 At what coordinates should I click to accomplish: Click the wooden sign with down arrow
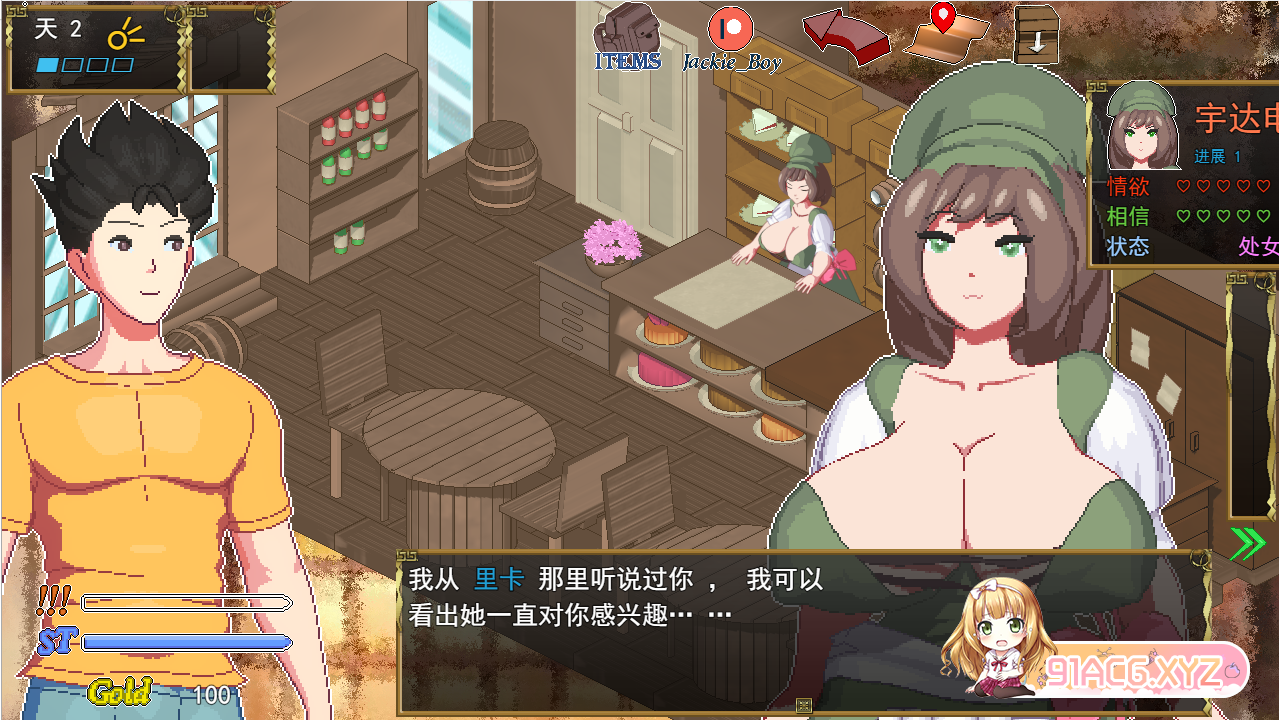1036,34
